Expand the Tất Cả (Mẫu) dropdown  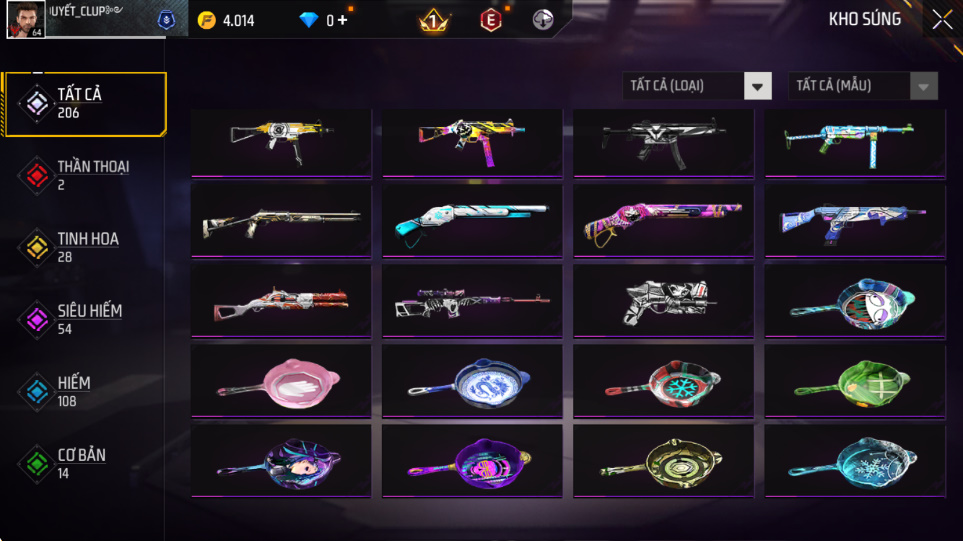click(x=862, y=86)
